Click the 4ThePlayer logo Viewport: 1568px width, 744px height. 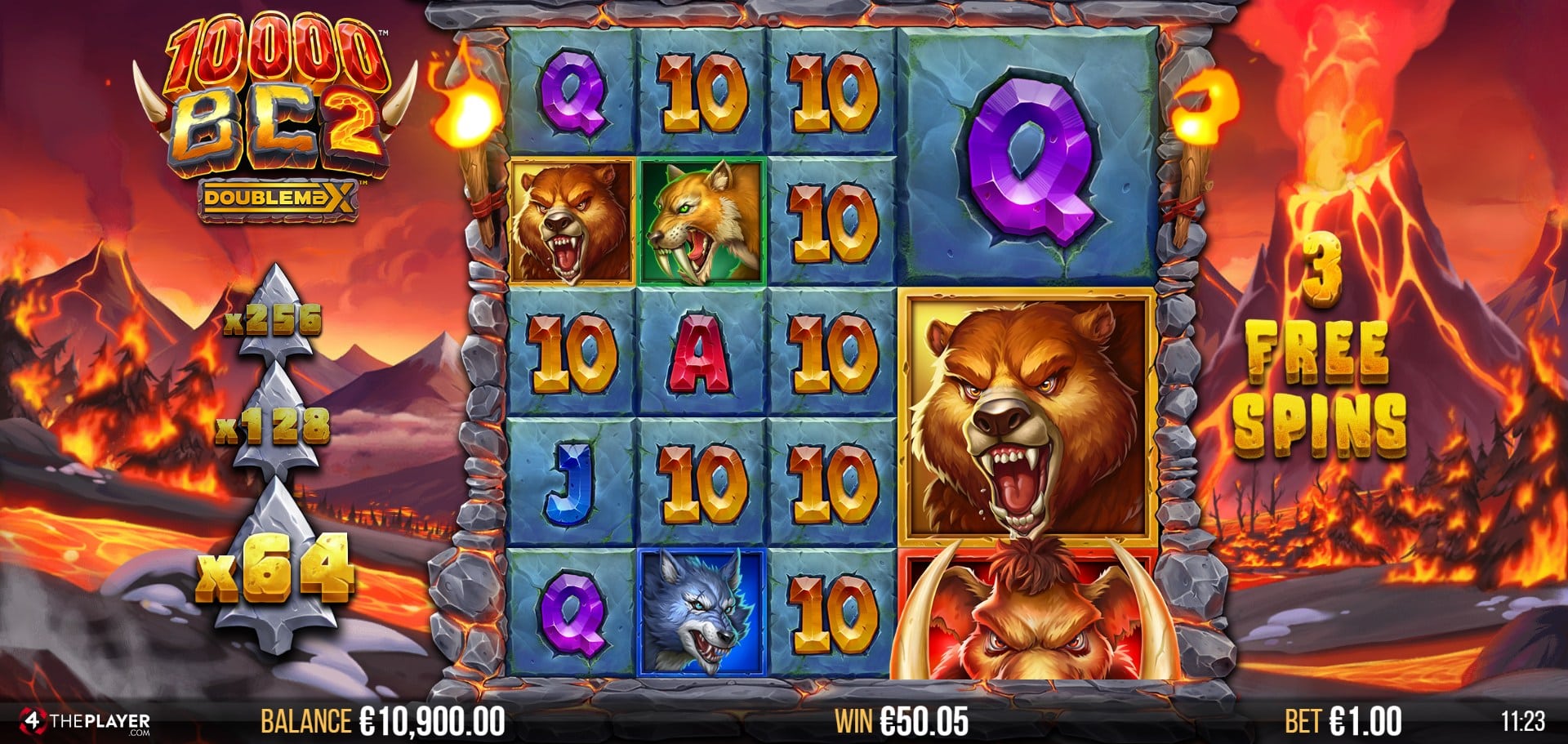click(x=85, y=722)
